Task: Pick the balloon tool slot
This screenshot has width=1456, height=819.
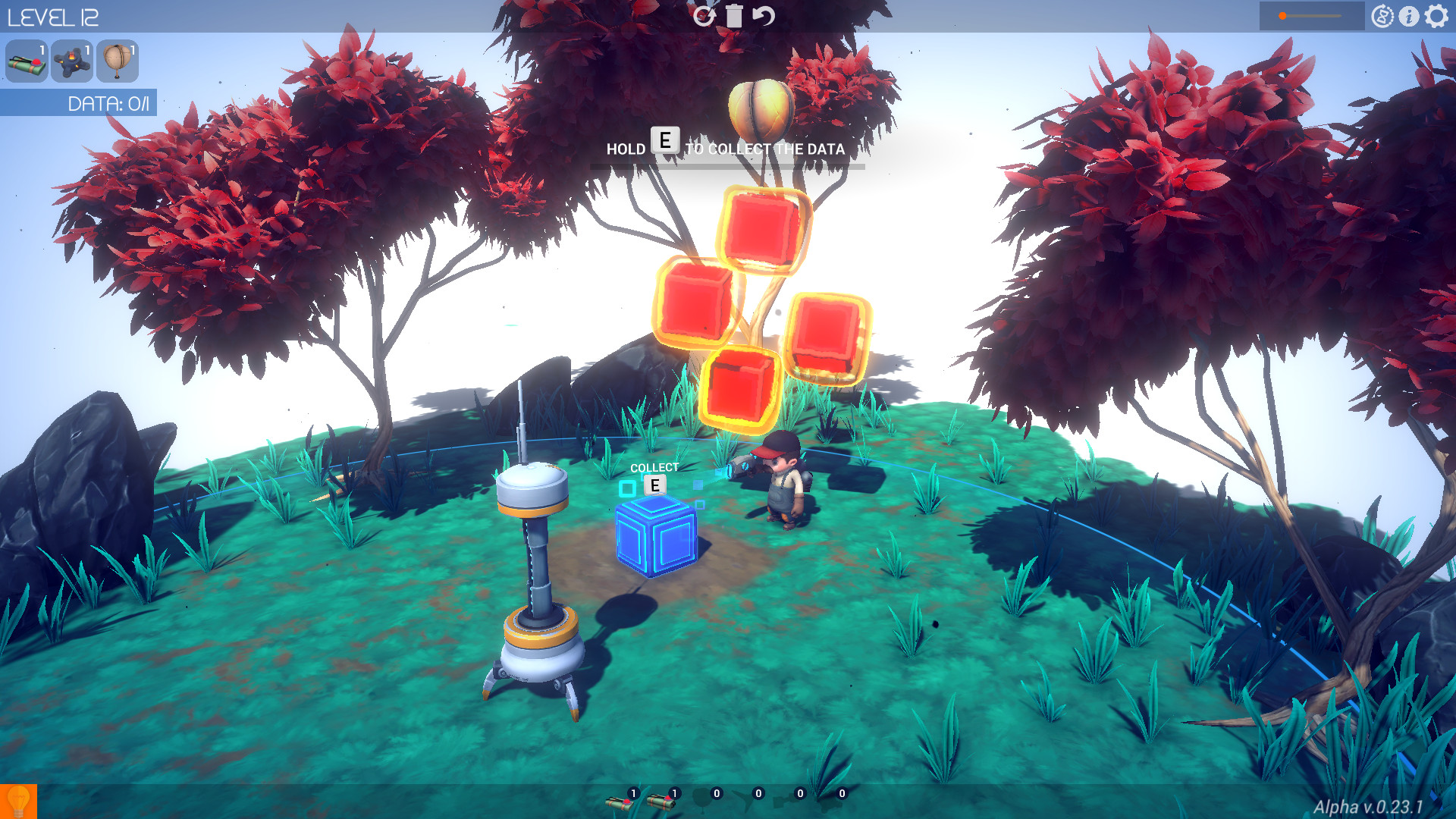Action: click(118, 61)
